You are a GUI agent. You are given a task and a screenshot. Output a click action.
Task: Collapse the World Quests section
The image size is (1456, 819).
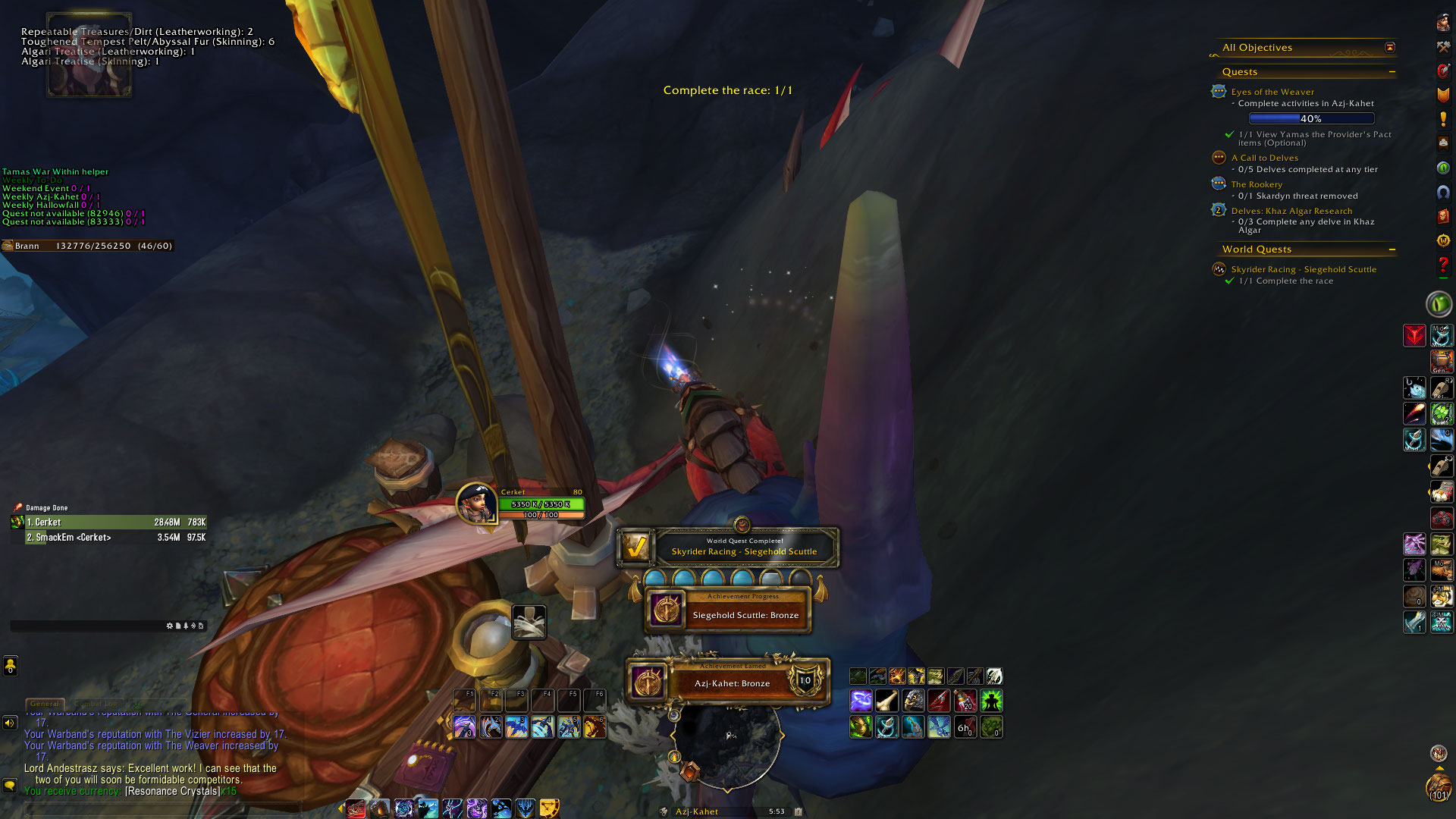click(1392, 249)
